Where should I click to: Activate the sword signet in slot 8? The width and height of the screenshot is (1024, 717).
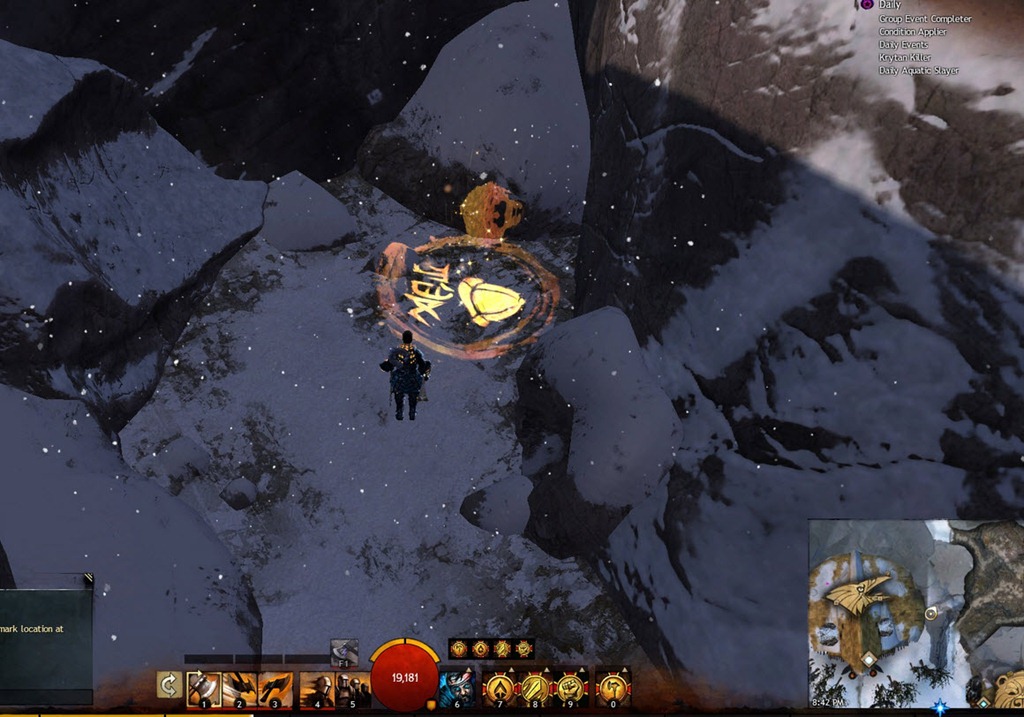click(535, 688)
